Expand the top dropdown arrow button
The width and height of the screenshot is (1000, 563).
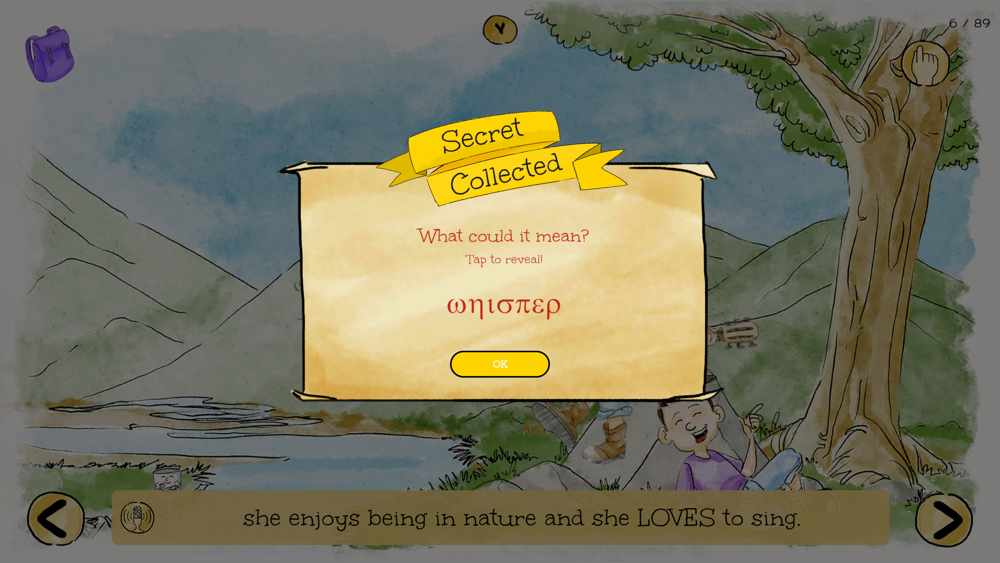[500, 30]
